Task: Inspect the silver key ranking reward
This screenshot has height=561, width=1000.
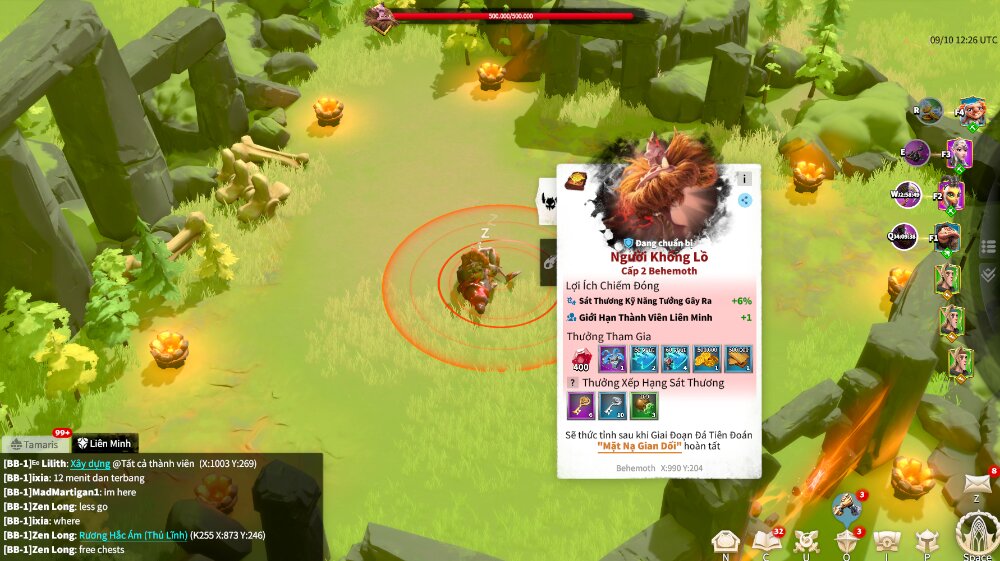Action: tap(613, 405)
